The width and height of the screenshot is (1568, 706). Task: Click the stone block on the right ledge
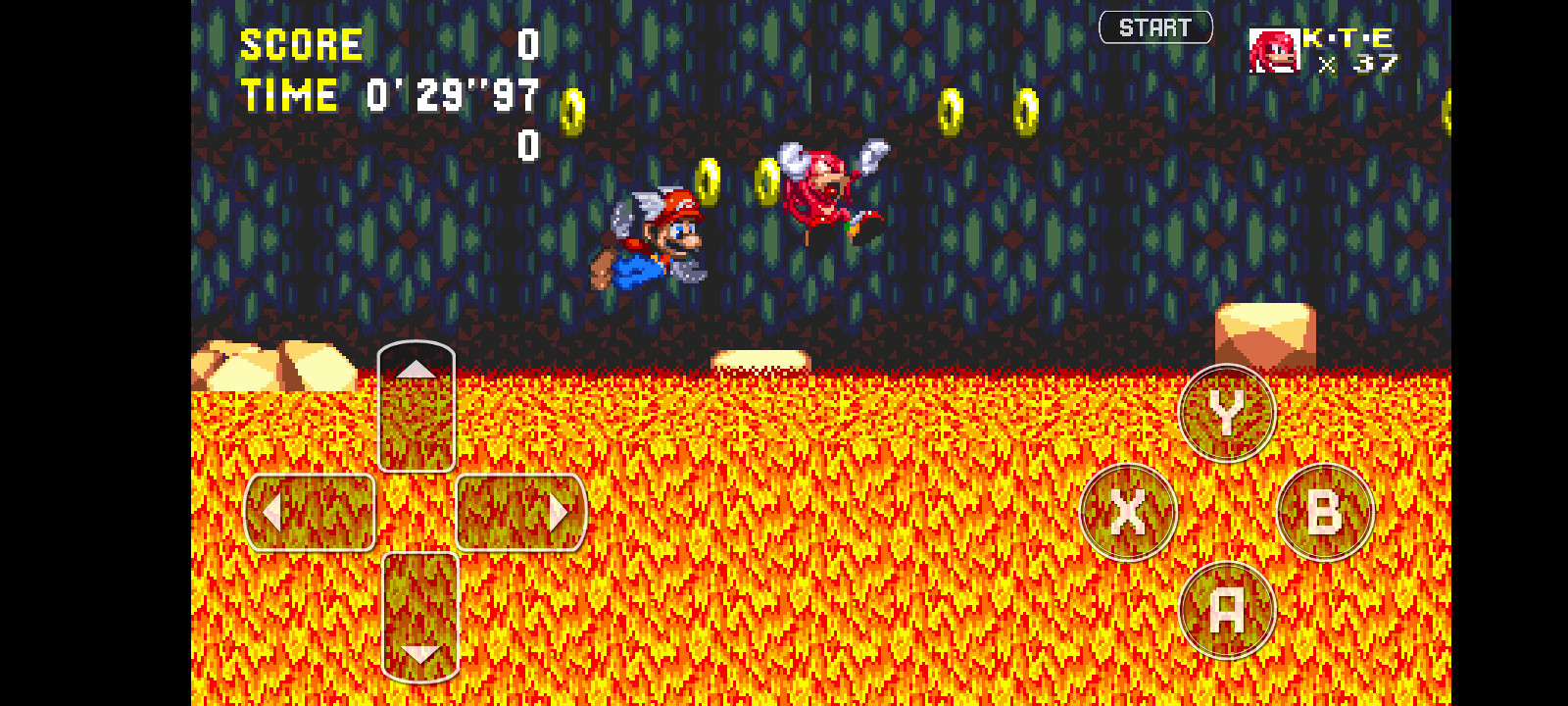(1264, 333)
